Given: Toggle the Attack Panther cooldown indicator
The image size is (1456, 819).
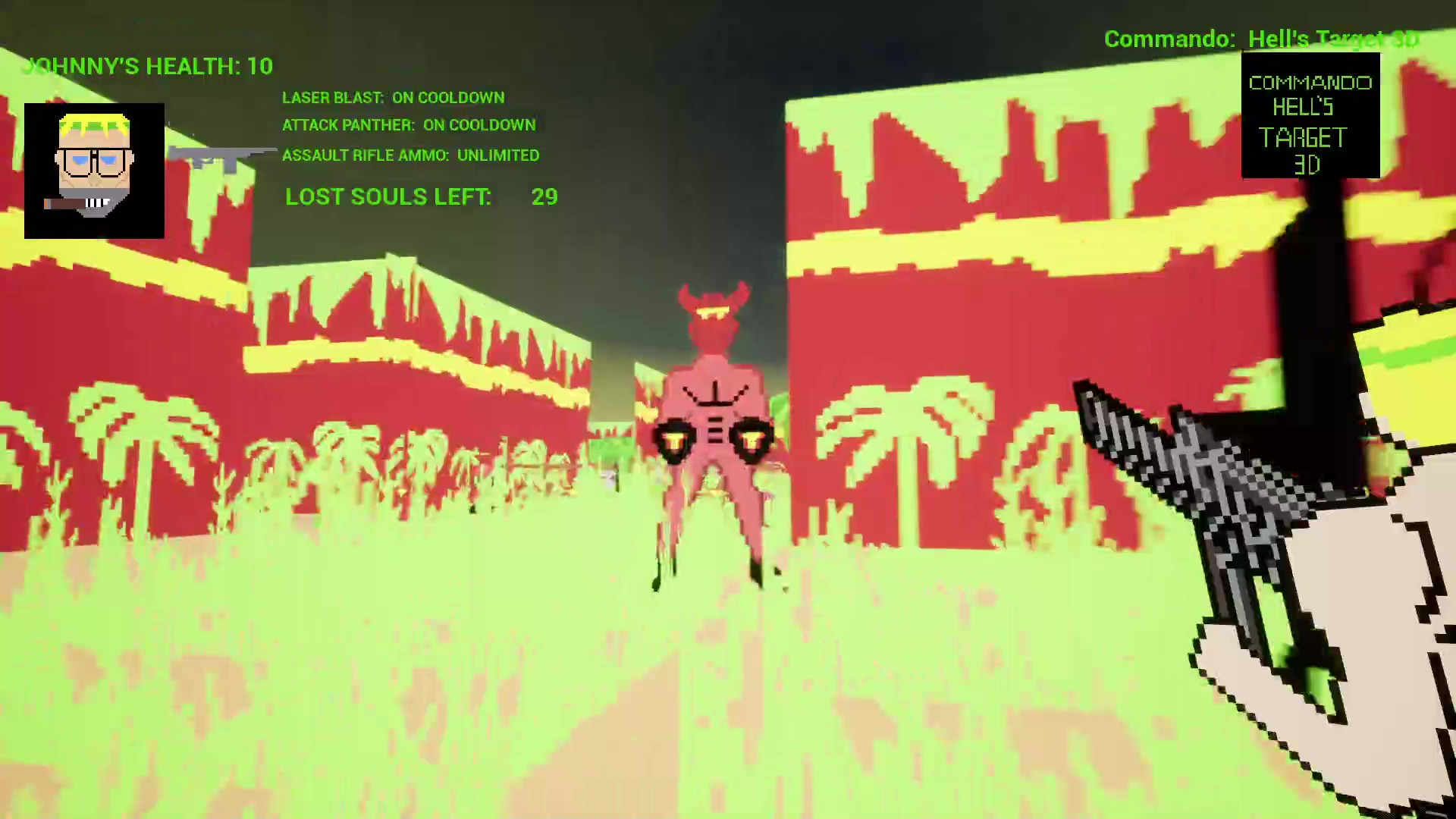Looking at the screenshot, I should 409,125.
